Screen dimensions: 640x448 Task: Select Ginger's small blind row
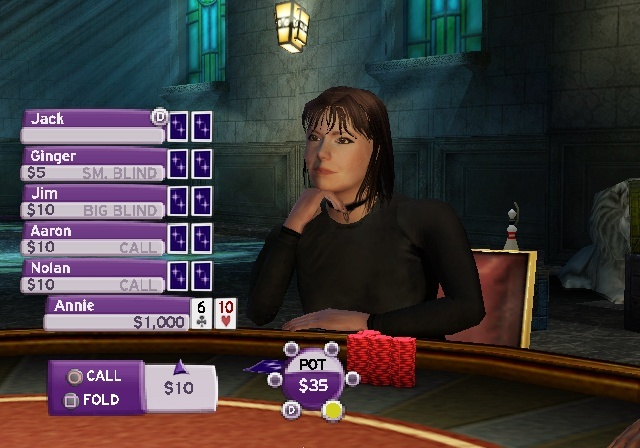pyautogui.click(x=92, y=164)
